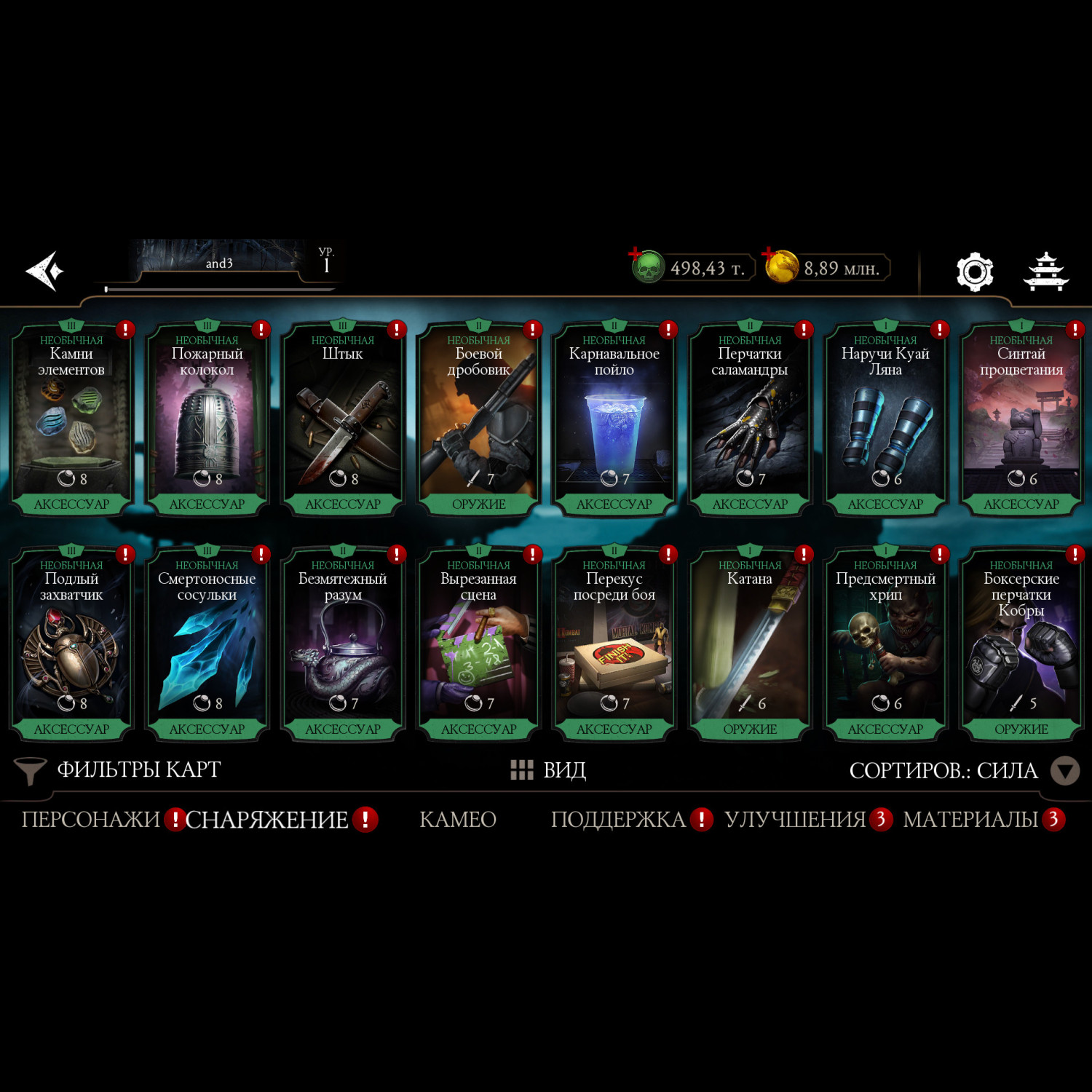Go back with the arrow button

point(45,271)
